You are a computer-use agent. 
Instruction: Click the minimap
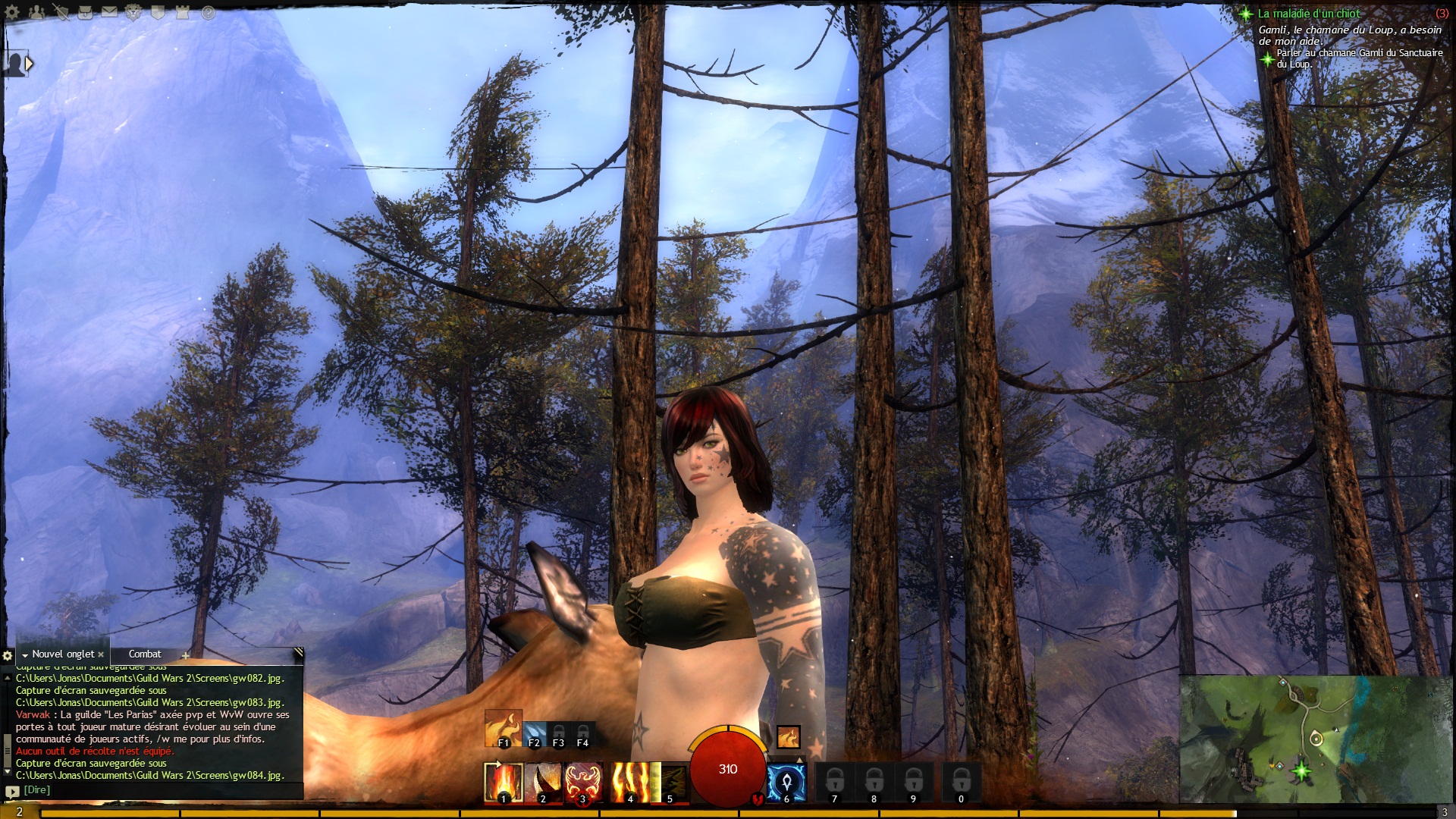coord(1315,739)
